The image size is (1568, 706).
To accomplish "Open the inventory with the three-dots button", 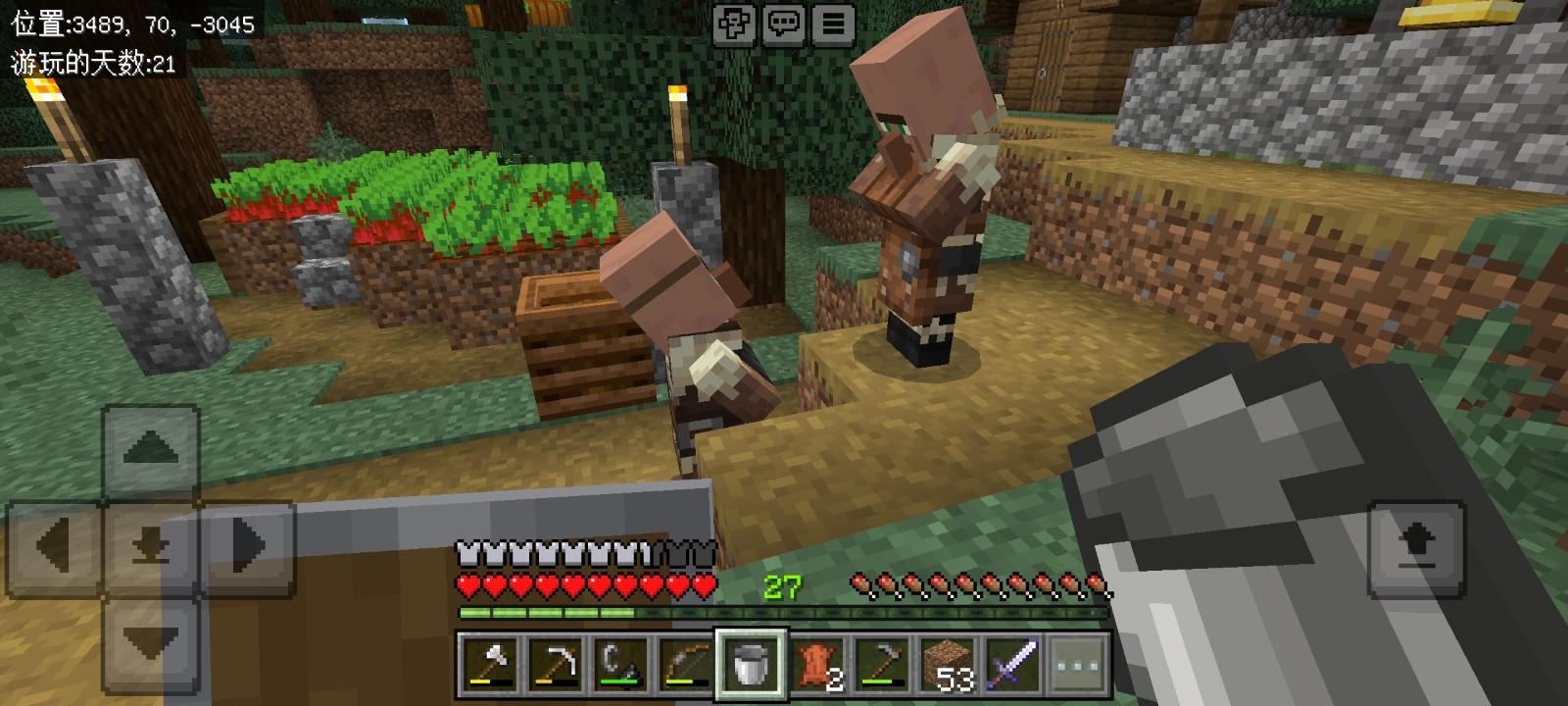I will click(1078, 663).
